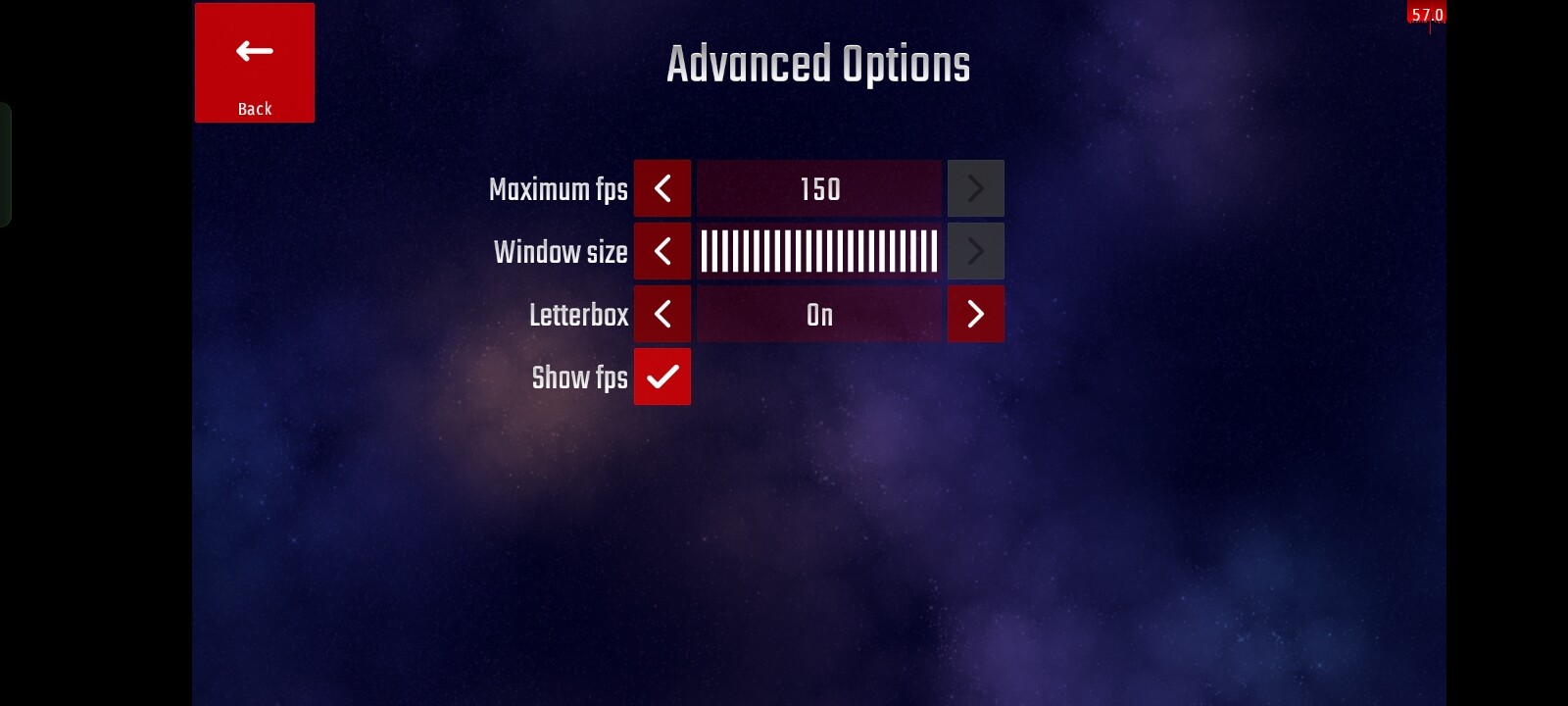Click the Letterbox value field showing On
Viewport: 1568px width, 706px height.
click(x=819, y=314)
